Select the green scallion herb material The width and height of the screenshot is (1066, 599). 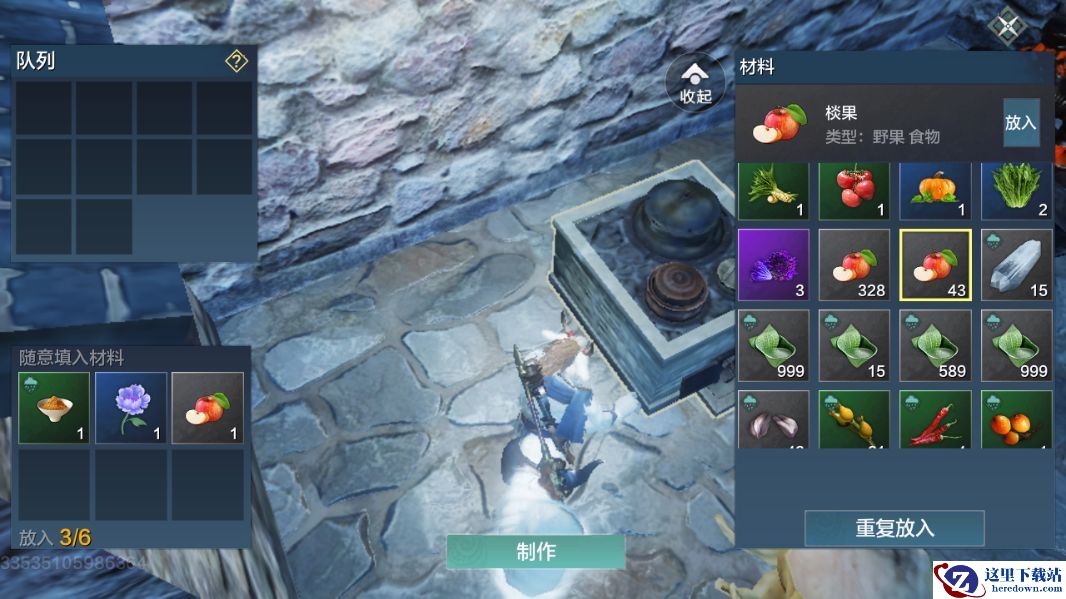pyautogui.click(x=773, y=190)
